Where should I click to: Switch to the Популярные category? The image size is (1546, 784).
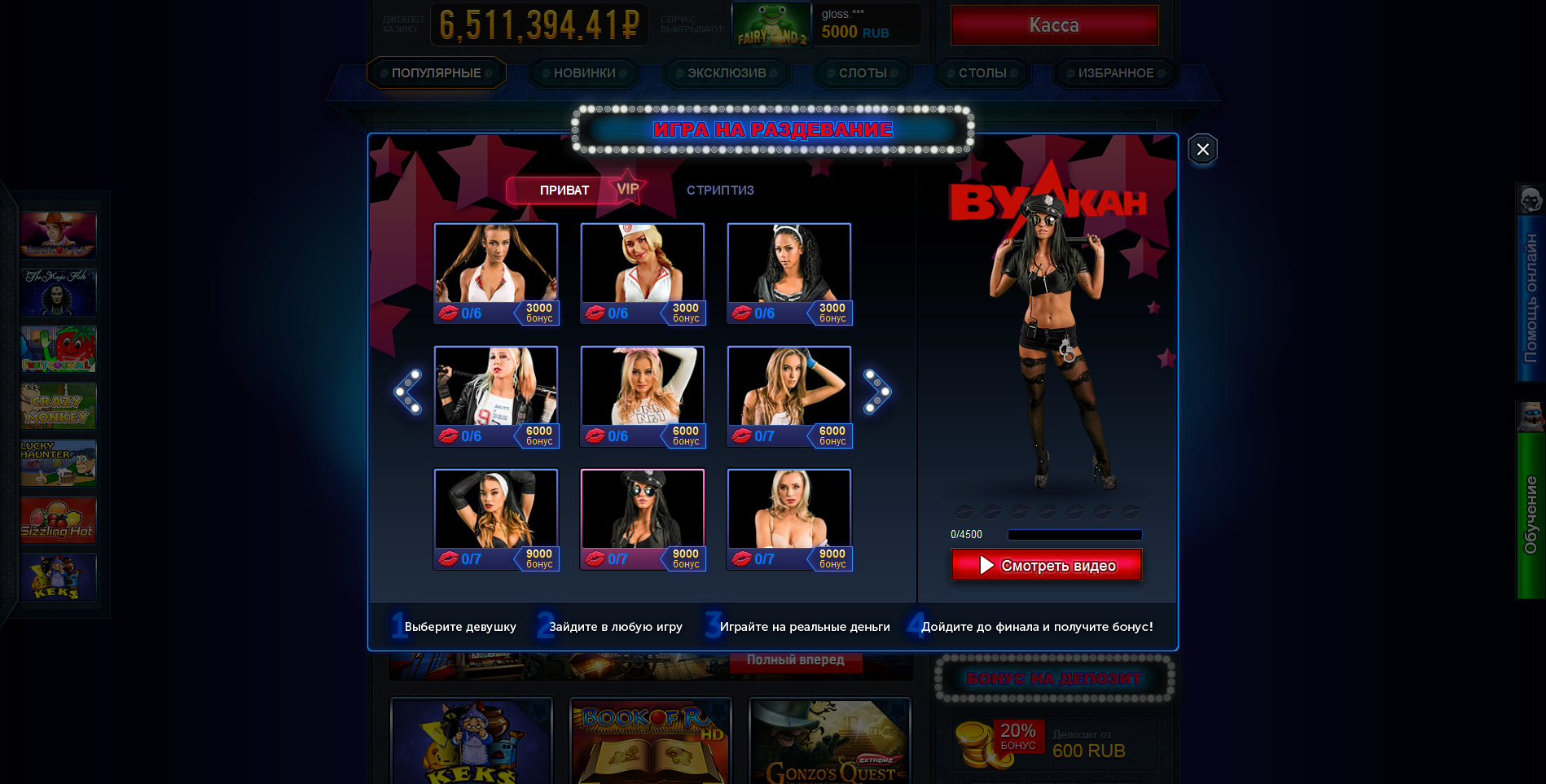pos(436,73)
